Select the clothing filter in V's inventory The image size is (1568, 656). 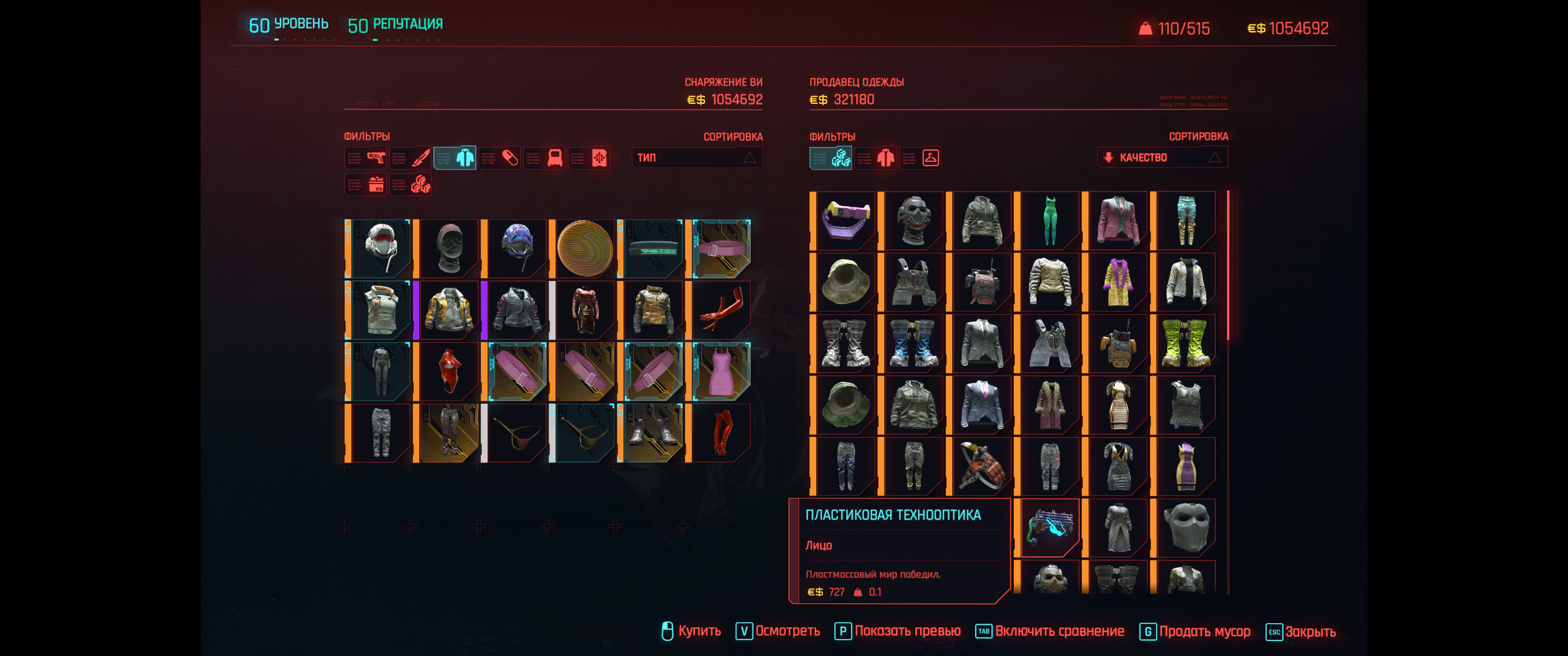click(x=455, y=158)
